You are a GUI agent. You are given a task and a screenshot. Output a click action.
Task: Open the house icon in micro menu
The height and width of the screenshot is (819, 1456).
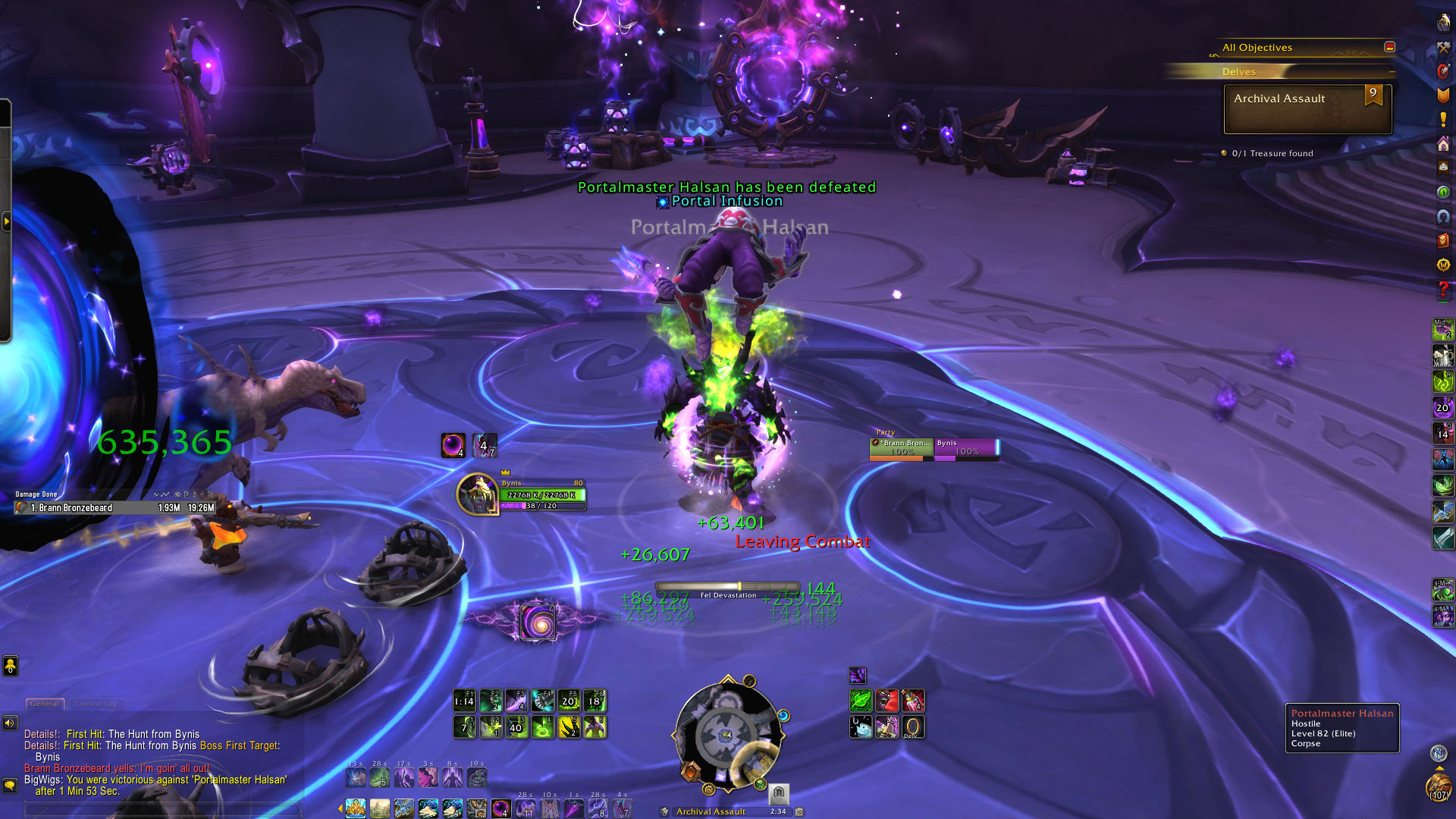[x=1442, y=143]
